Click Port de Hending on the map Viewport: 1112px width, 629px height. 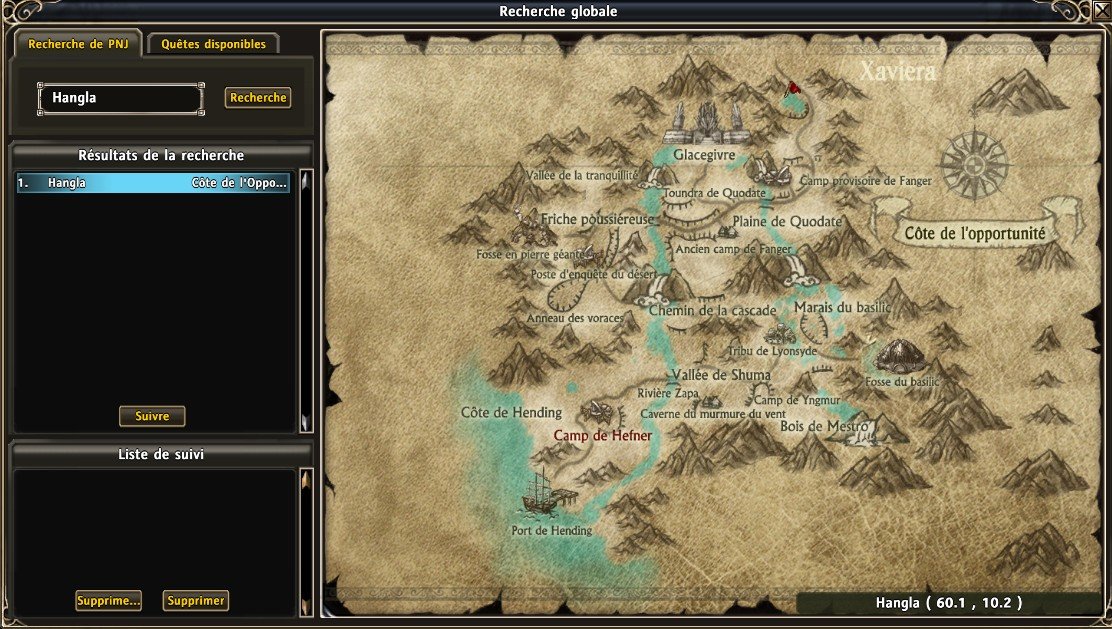551,530
